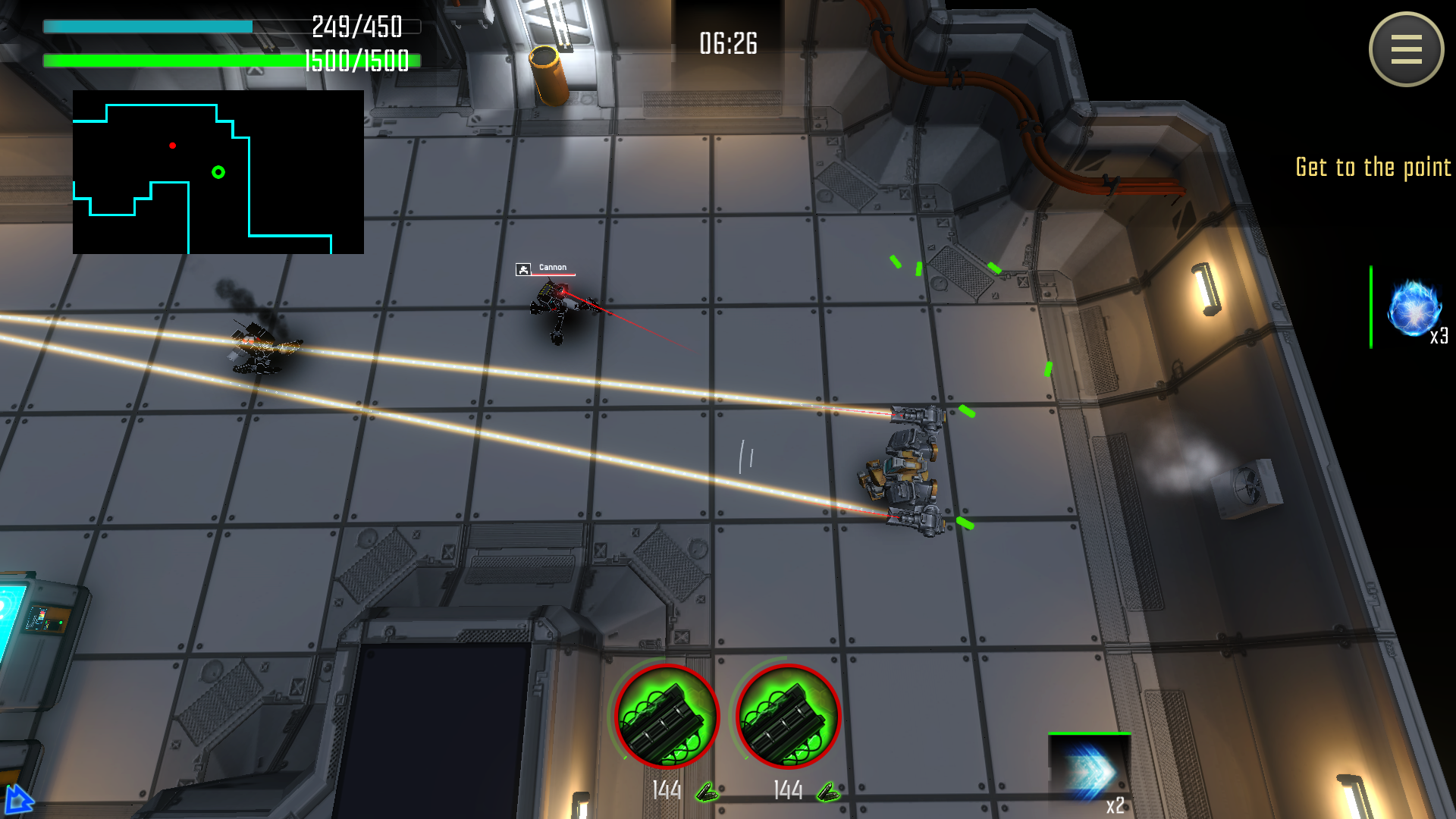The height and width of the screenshot is (819, 1456).
Task: Click the minimap panel
Action: (x=218, y=172)
